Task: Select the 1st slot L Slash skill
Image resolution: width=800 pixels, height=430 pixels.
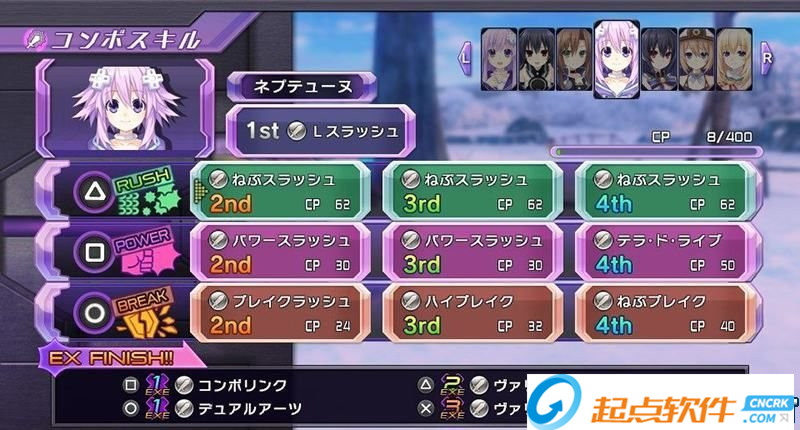Action: [x=315, y=130]
